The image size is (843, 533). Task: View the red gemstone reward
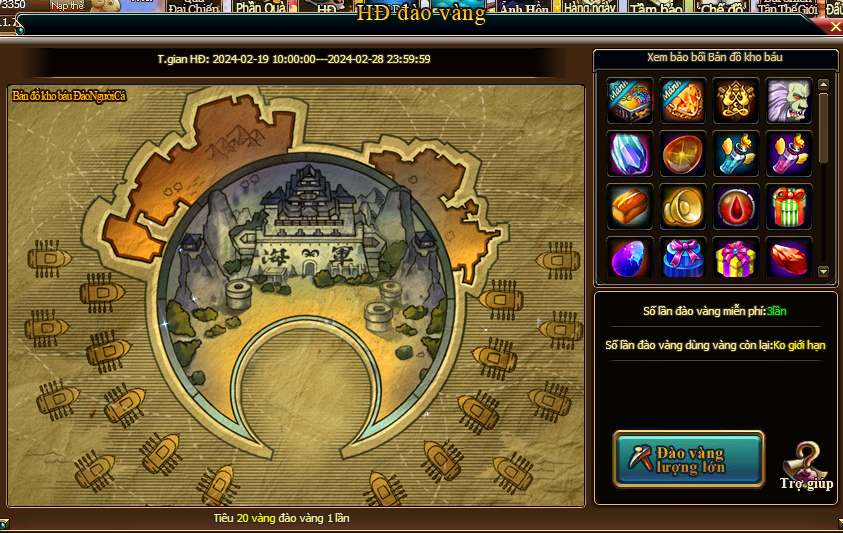(789, 258)
